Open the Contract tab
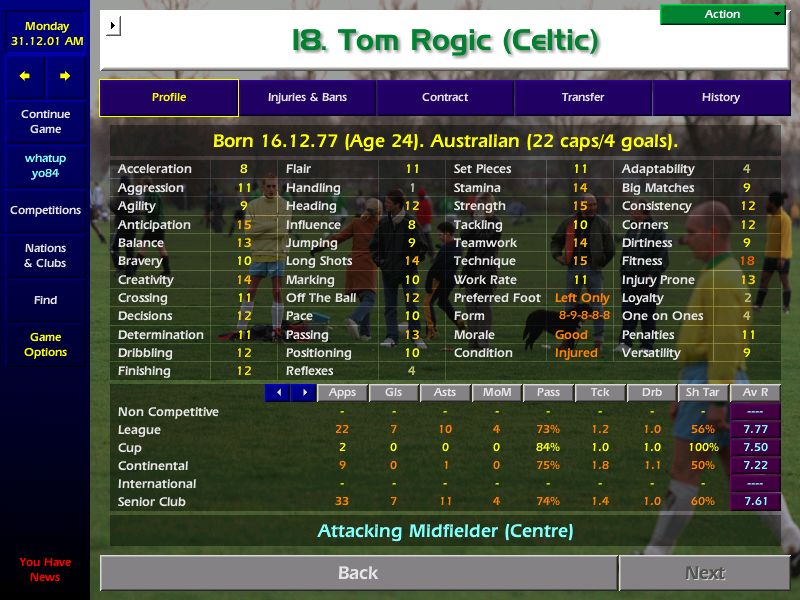 pyautogui.click(x=445, y=98)
